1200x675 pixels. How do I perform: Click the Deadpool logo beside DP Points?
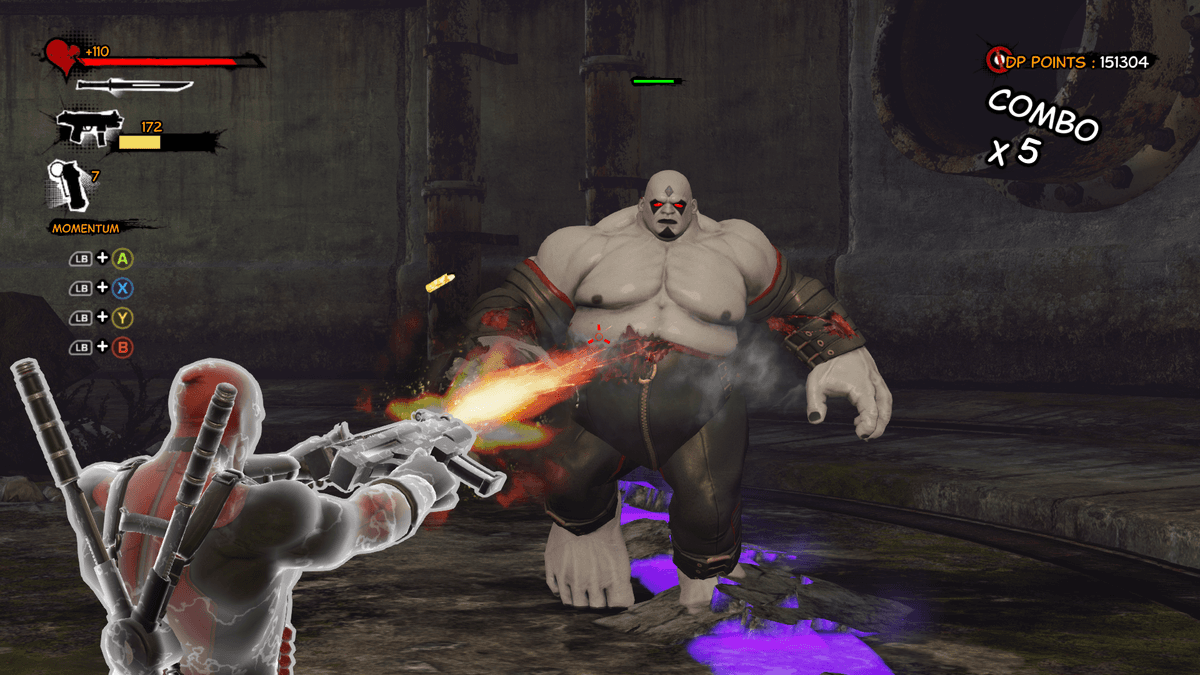coord(998,62)
